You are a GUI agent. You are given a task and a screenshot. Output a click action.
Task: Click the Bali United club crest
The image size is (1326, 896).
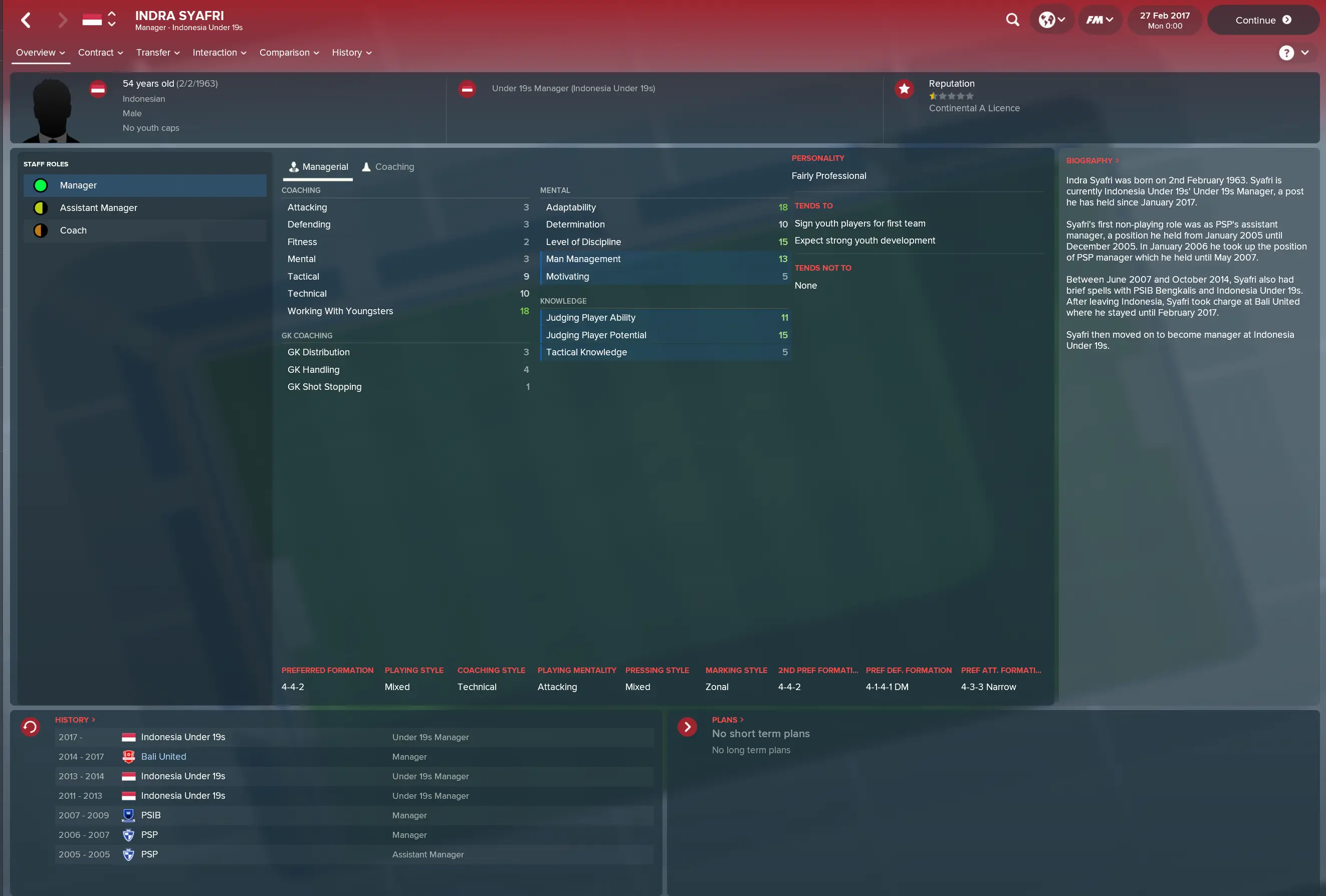pyautogui.click(x=128, y=757)
